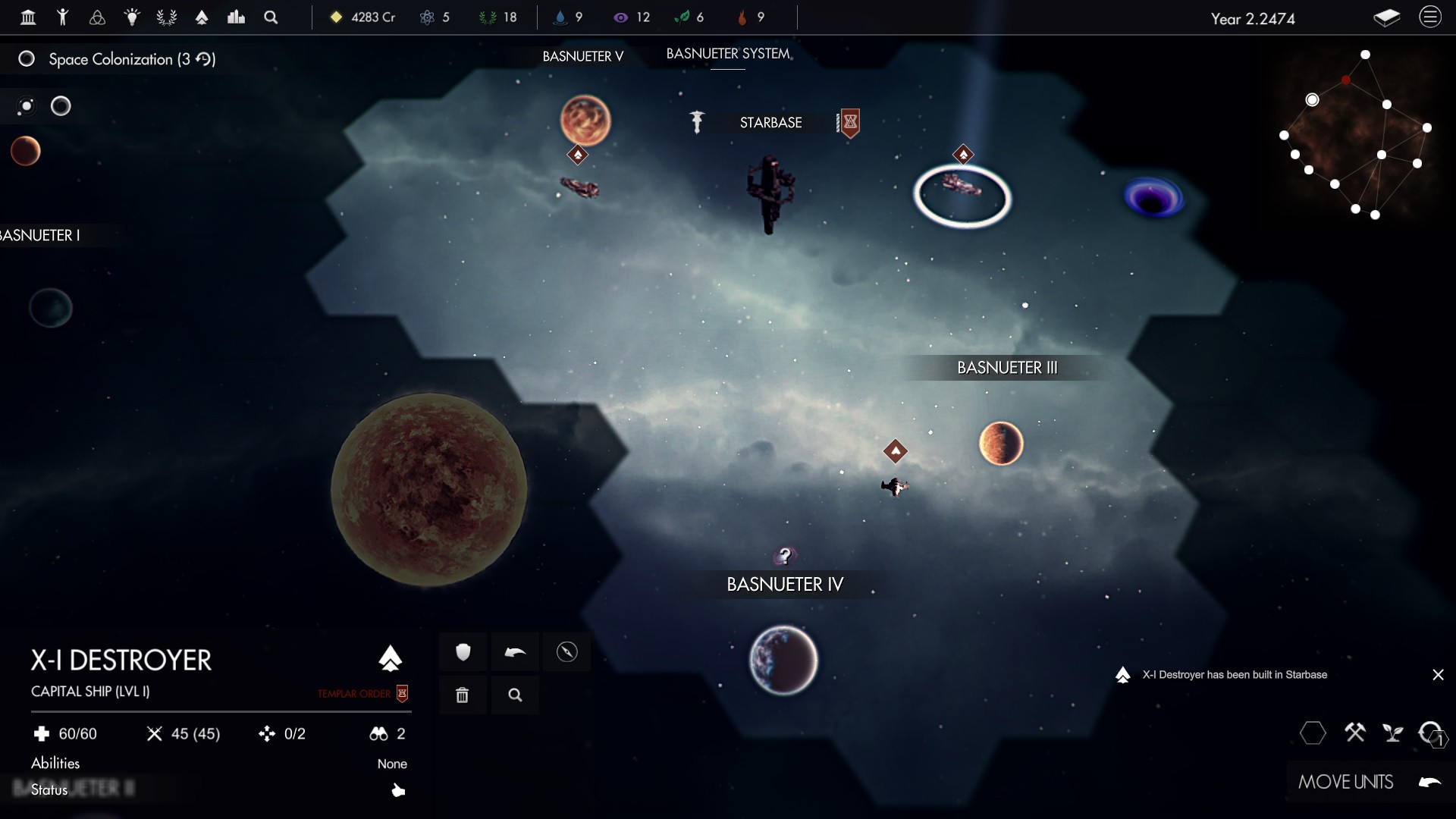Open the Research lightbulb icon

click(133, 17)
